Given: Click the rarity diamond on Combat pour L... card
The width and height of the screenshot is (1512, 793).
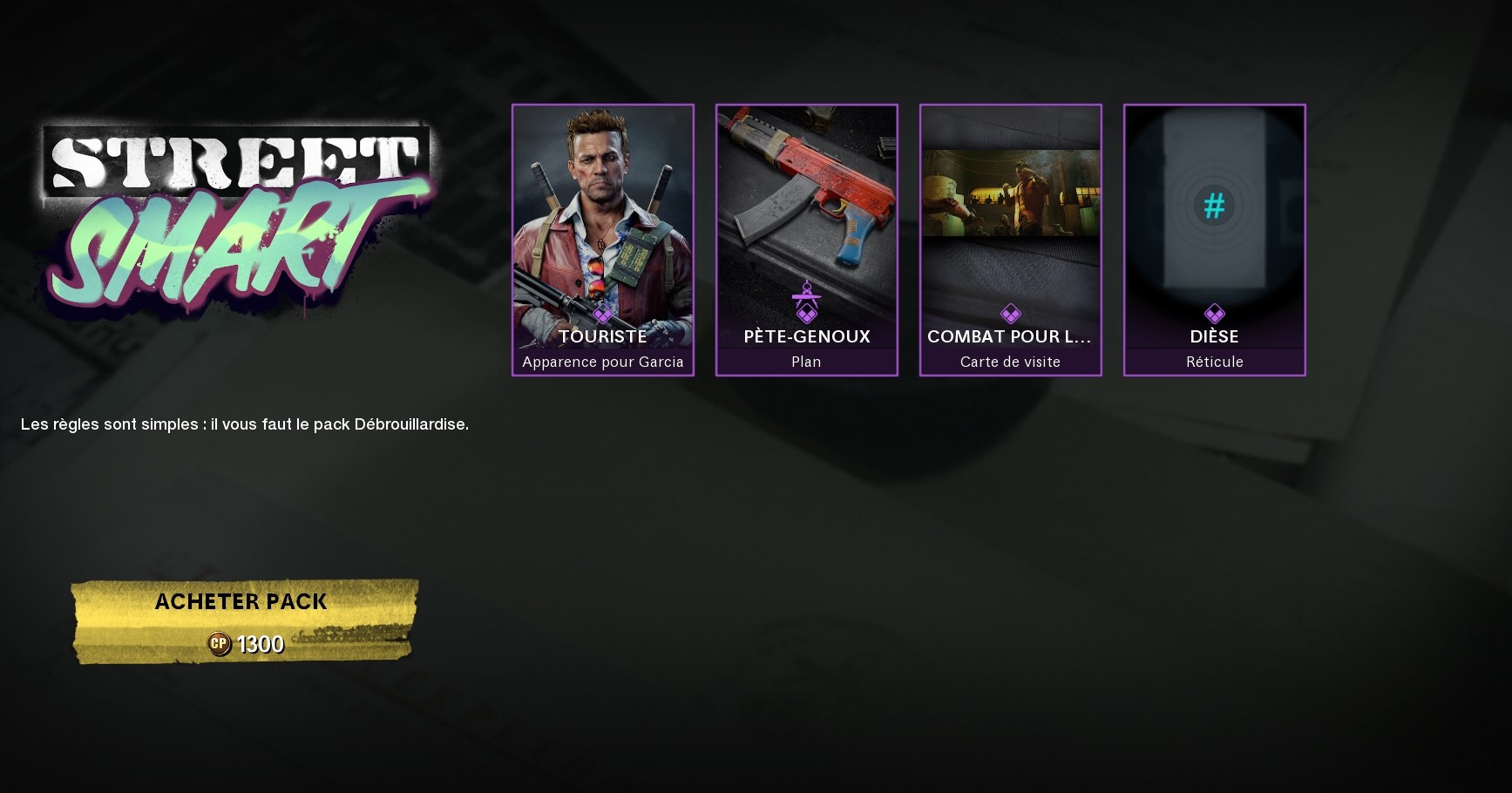Looking at the screenshot, I should click(x=1010, y=314).
